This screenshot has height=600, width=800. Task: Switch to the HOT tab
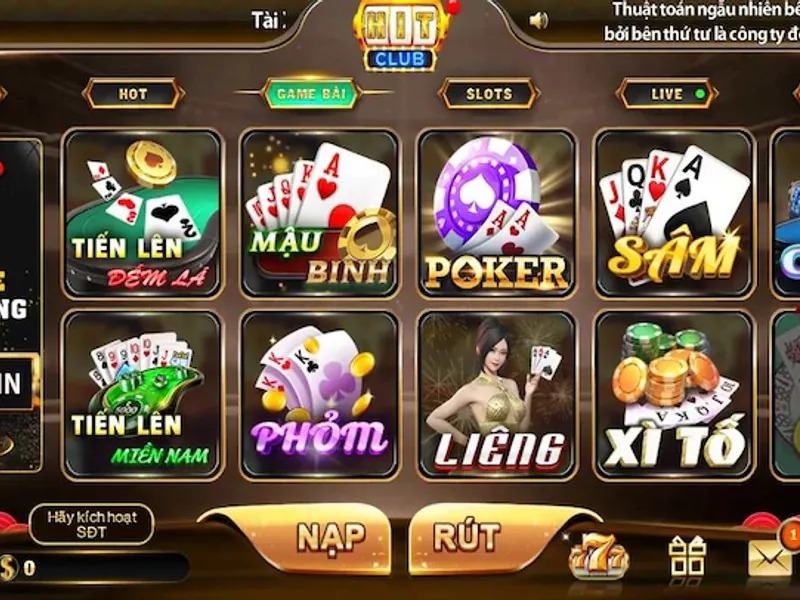[133, 94]
